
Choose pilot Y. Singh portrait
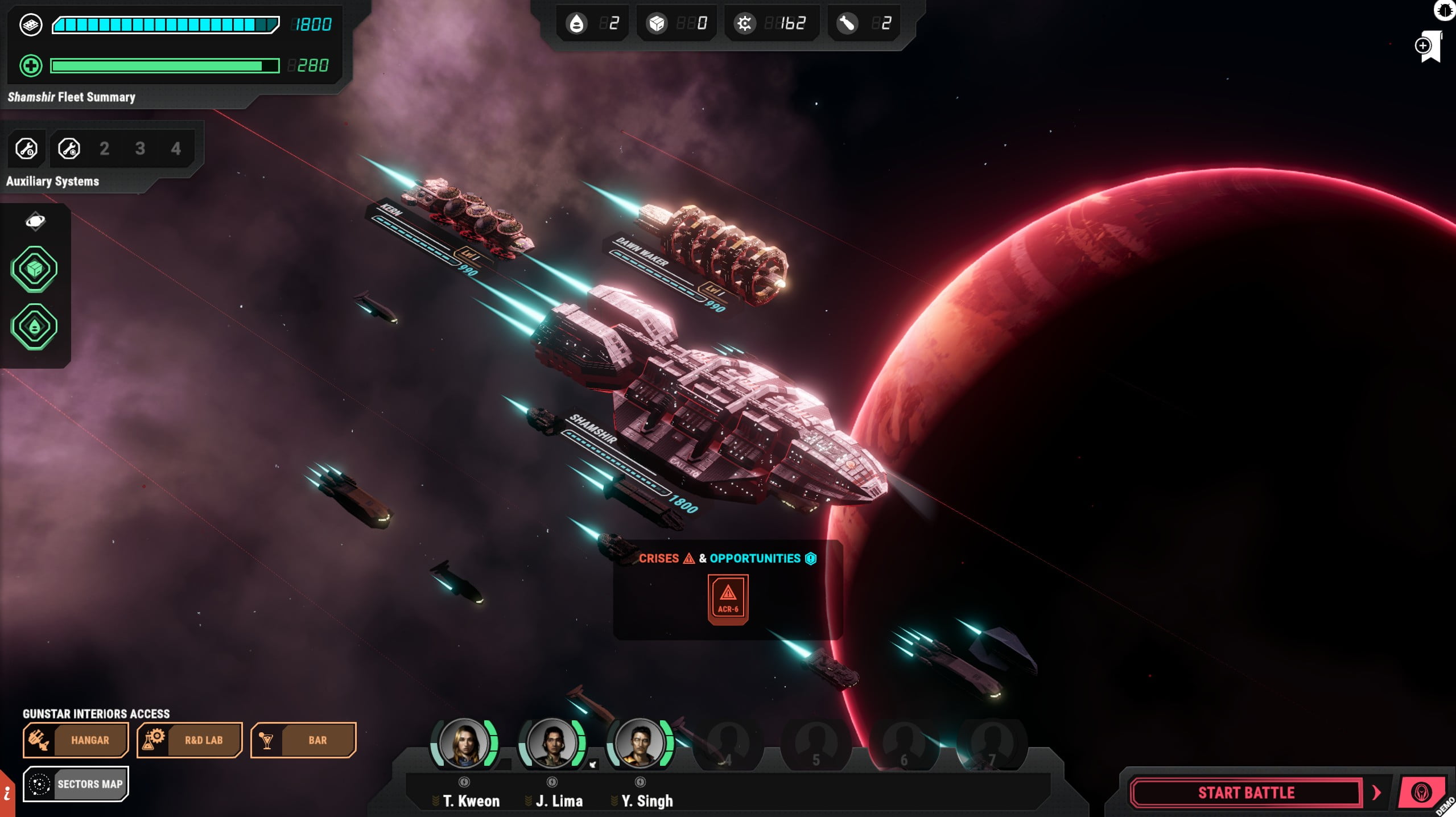click(640, 742)
